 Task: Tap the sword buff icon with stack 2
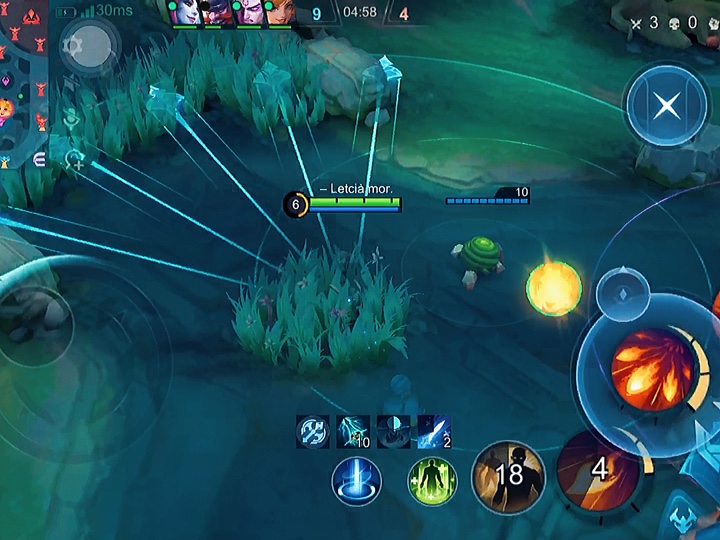pyautogui.click(x=433, y=432)
